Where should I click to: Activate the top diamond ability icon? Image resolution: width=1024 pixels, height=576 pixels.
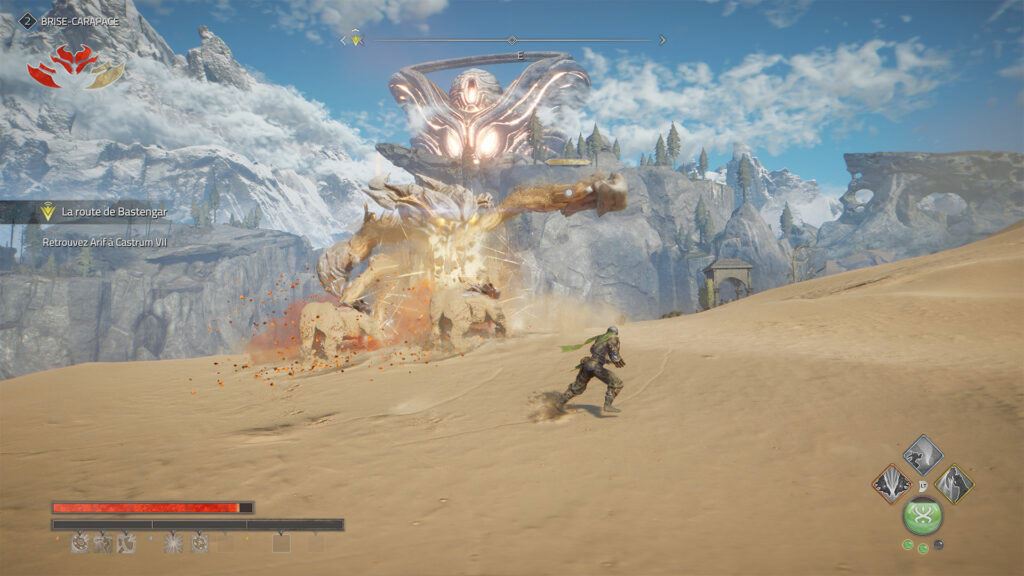click(922, 455)
